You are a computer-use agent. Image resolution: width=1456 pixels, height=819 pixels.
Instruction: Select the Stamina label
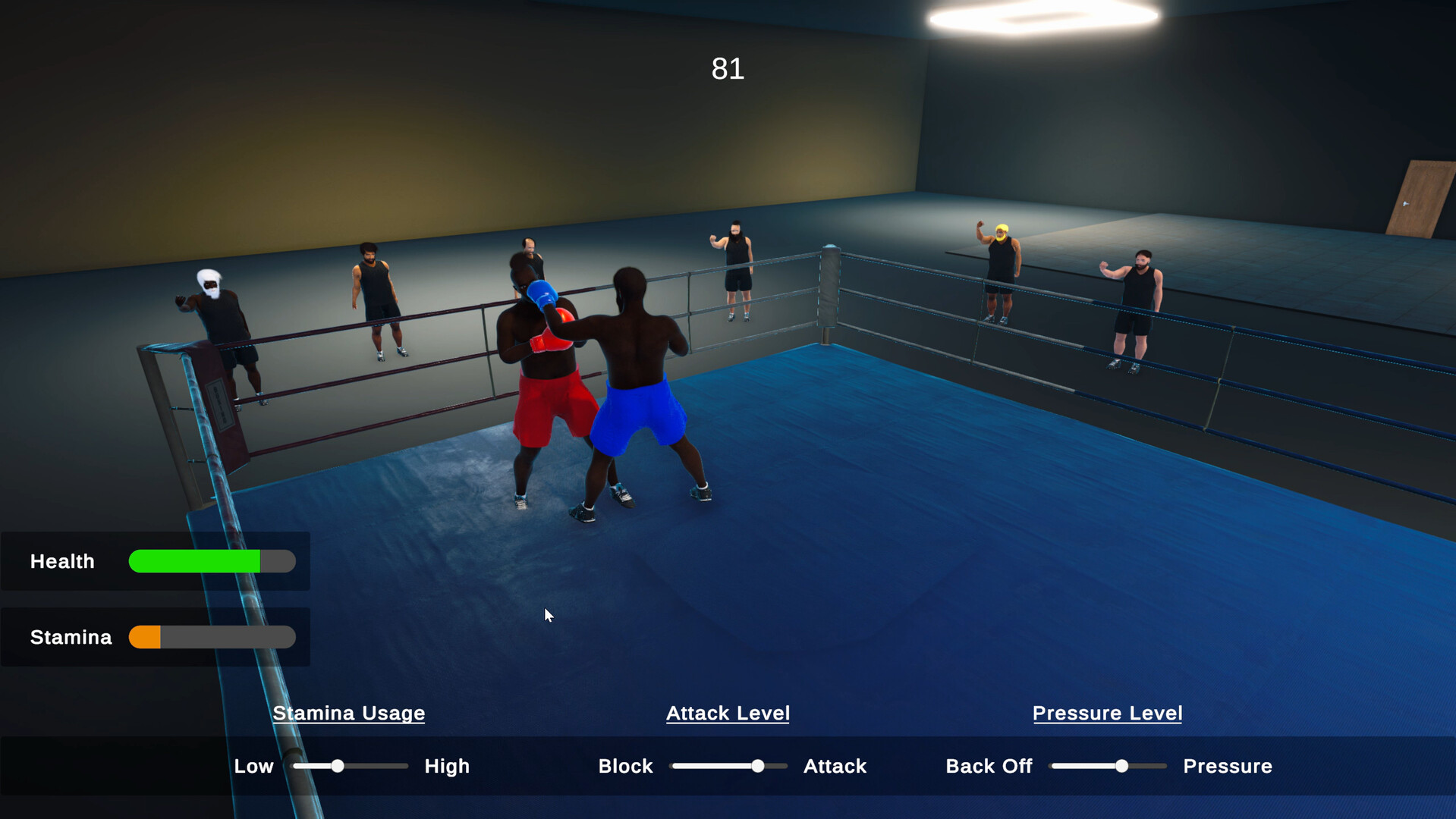70,637
